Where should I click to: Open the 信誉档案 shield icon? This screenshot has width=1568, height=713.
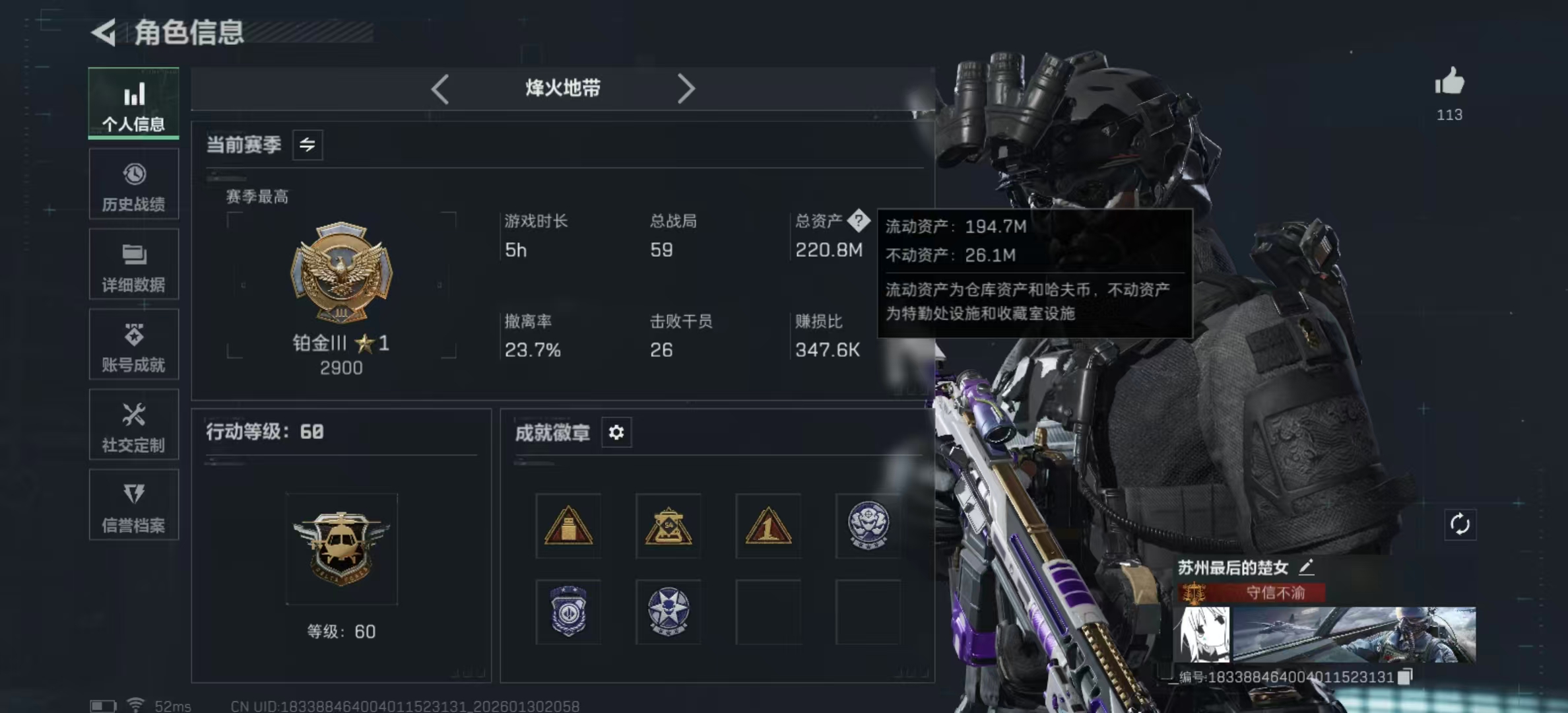pyautogui.click(x=134, y=506)
